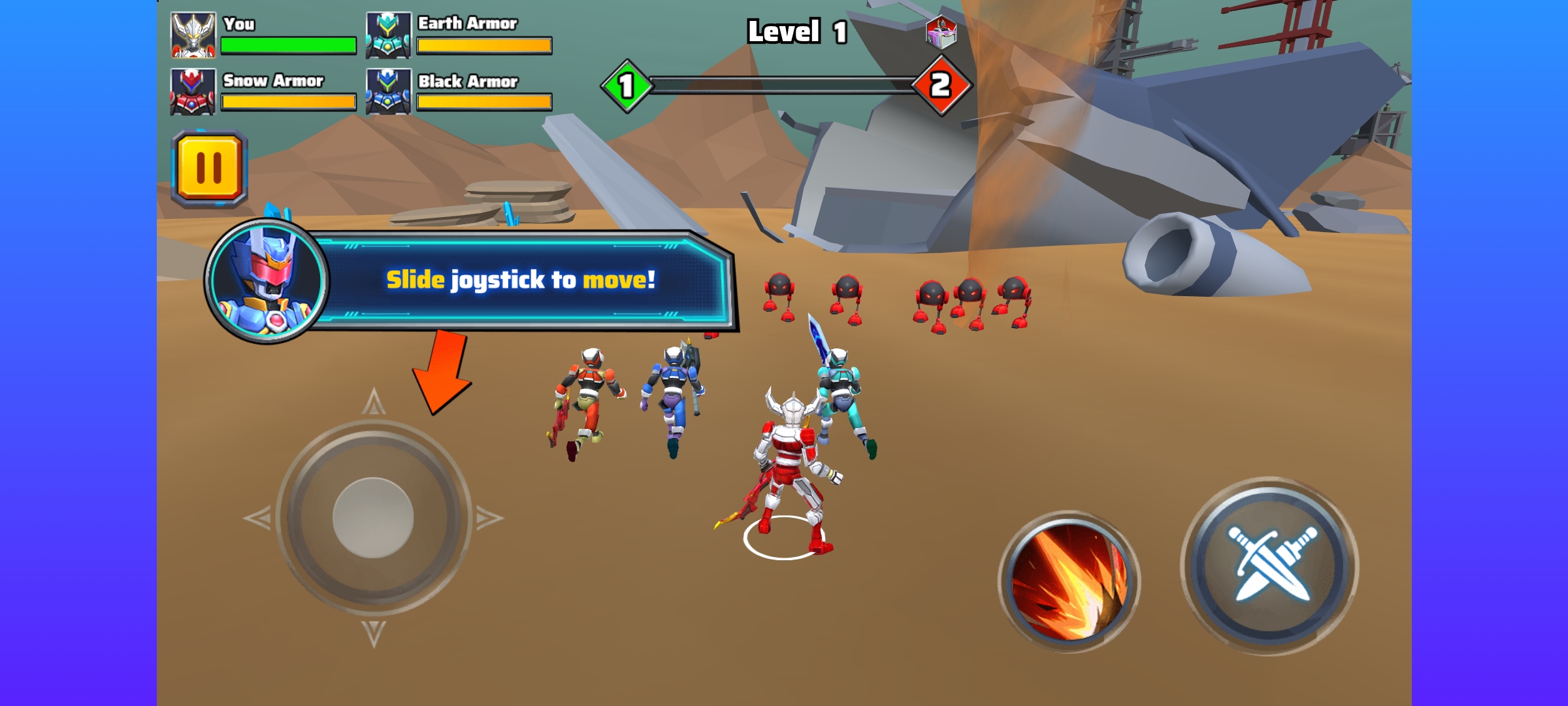
Task: Select the Black Armor teammate portrait
Action: click(x=388, y=92)
